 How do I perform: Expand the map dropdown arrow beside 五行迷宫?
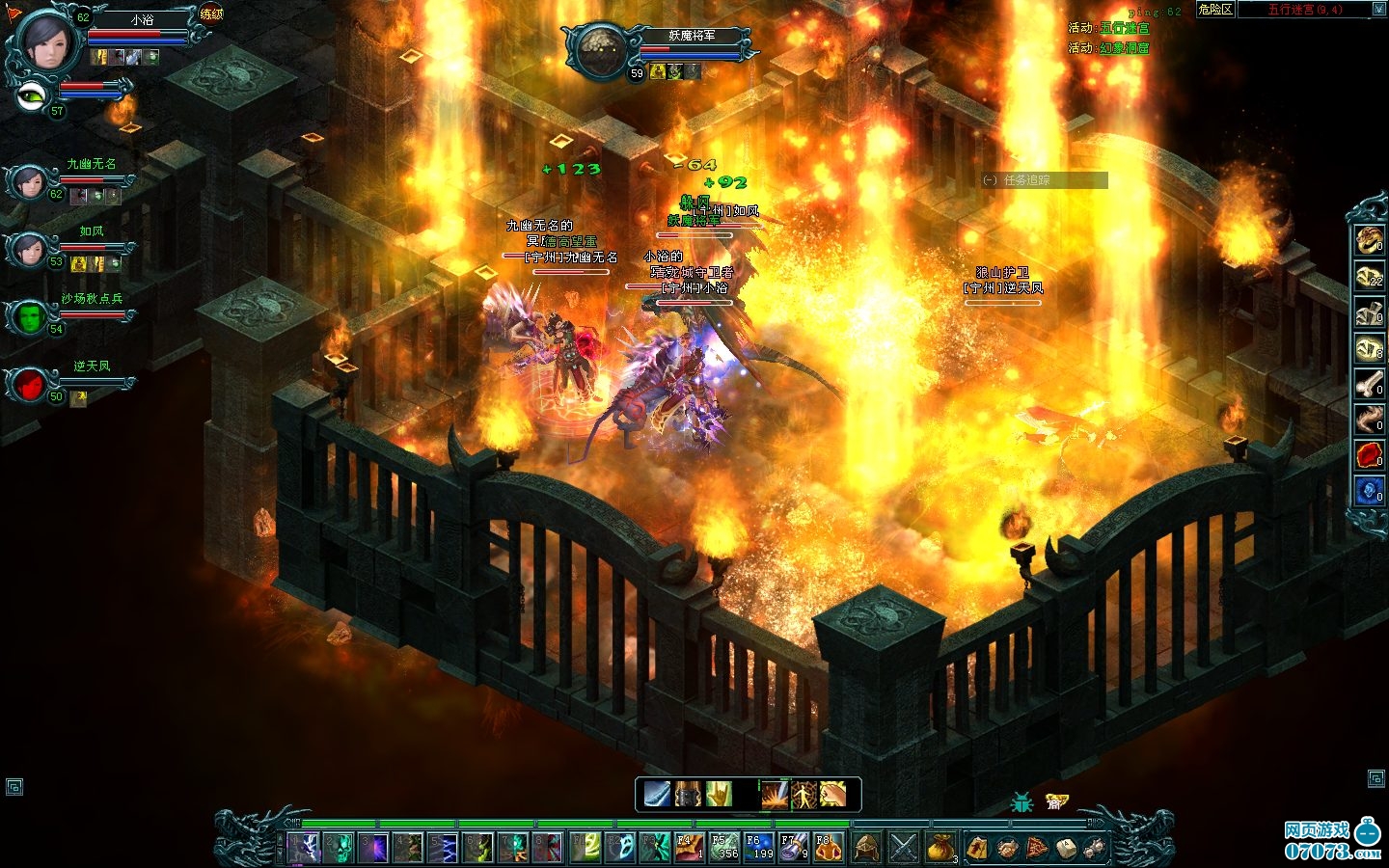click(x=1377, y=10)
